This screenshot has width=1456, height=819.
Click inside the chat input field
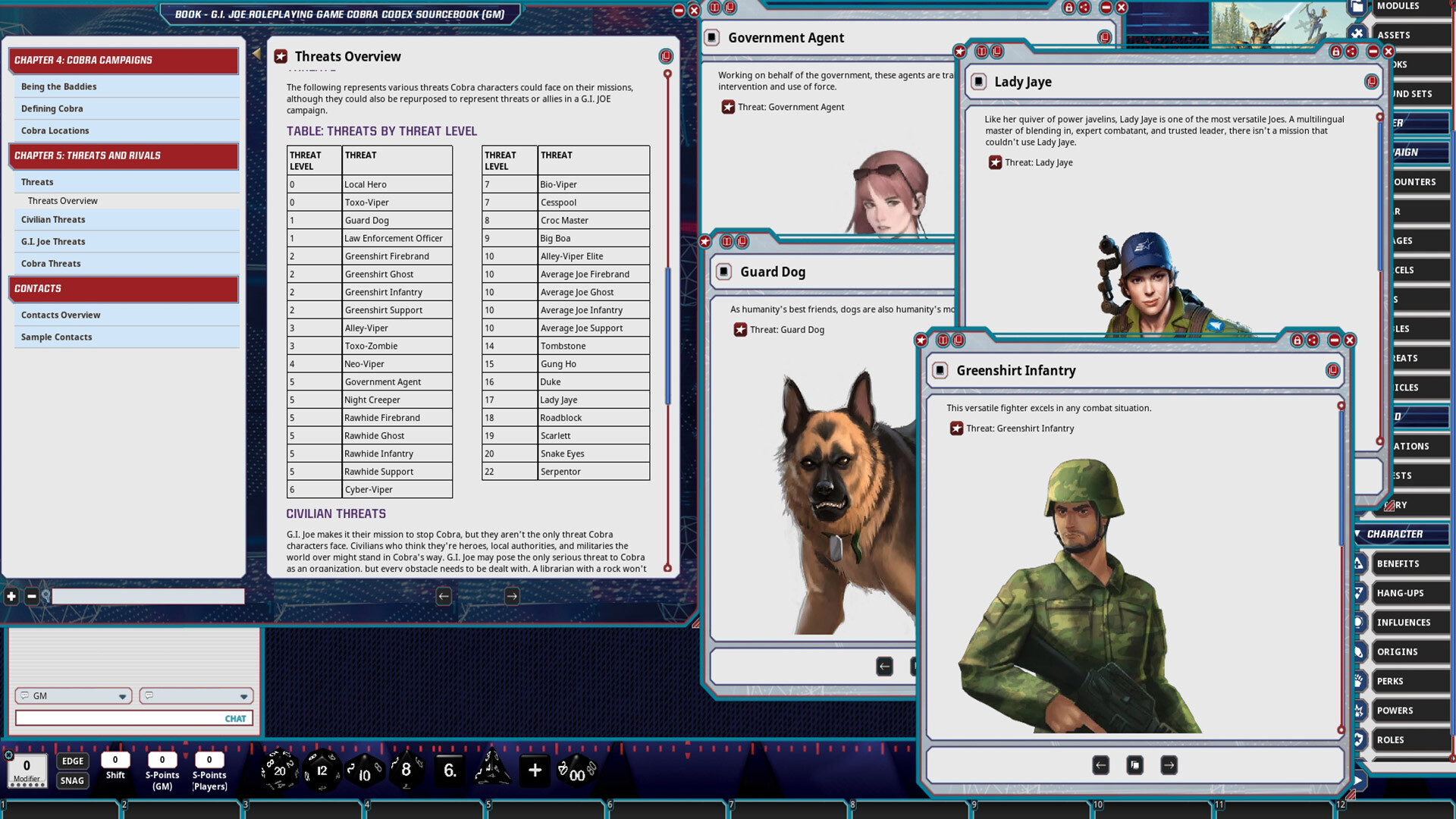(x=133, y=717)
